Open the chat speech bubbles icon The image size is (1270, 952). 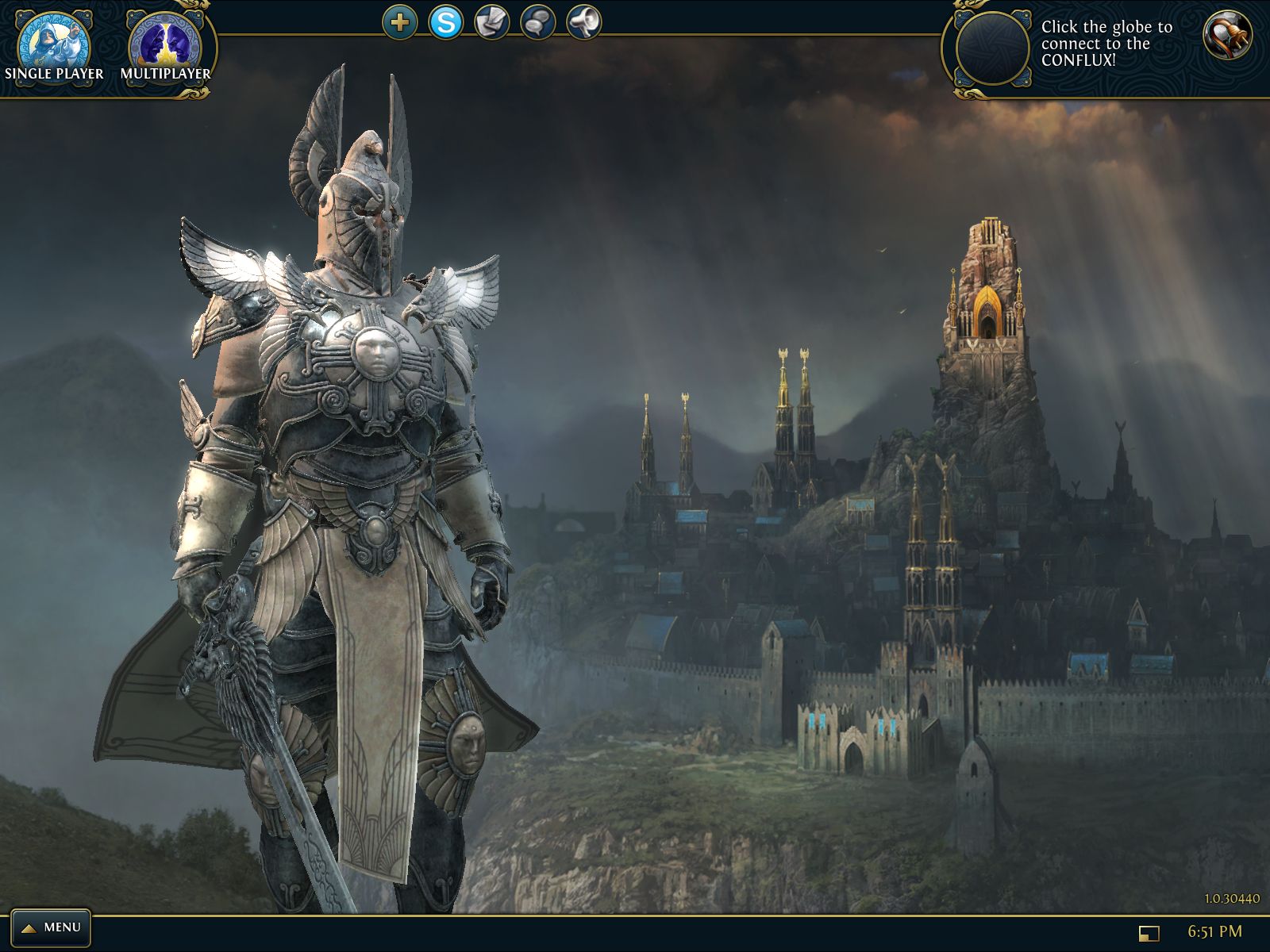(538, 22)
